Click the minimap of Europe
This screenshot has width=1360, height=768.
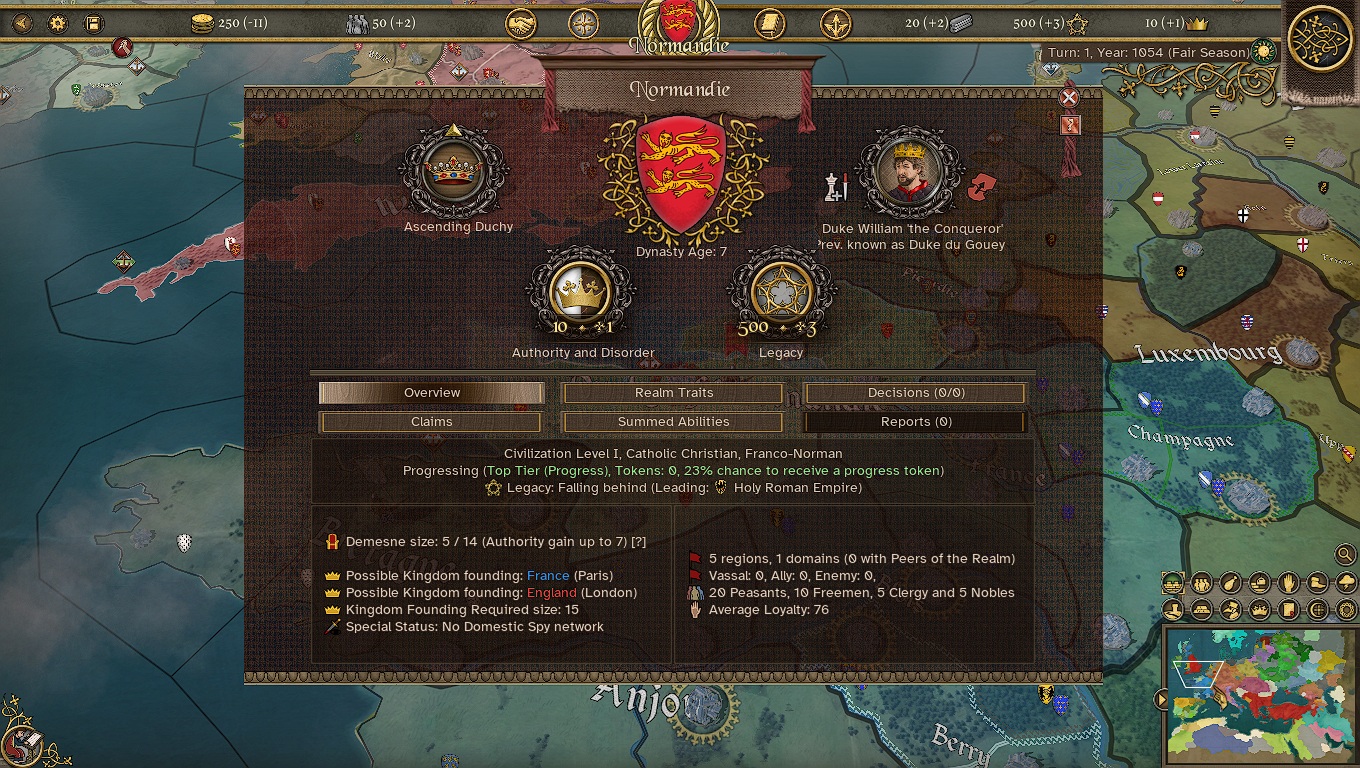pyautogui.click(x=1260, y=696)
